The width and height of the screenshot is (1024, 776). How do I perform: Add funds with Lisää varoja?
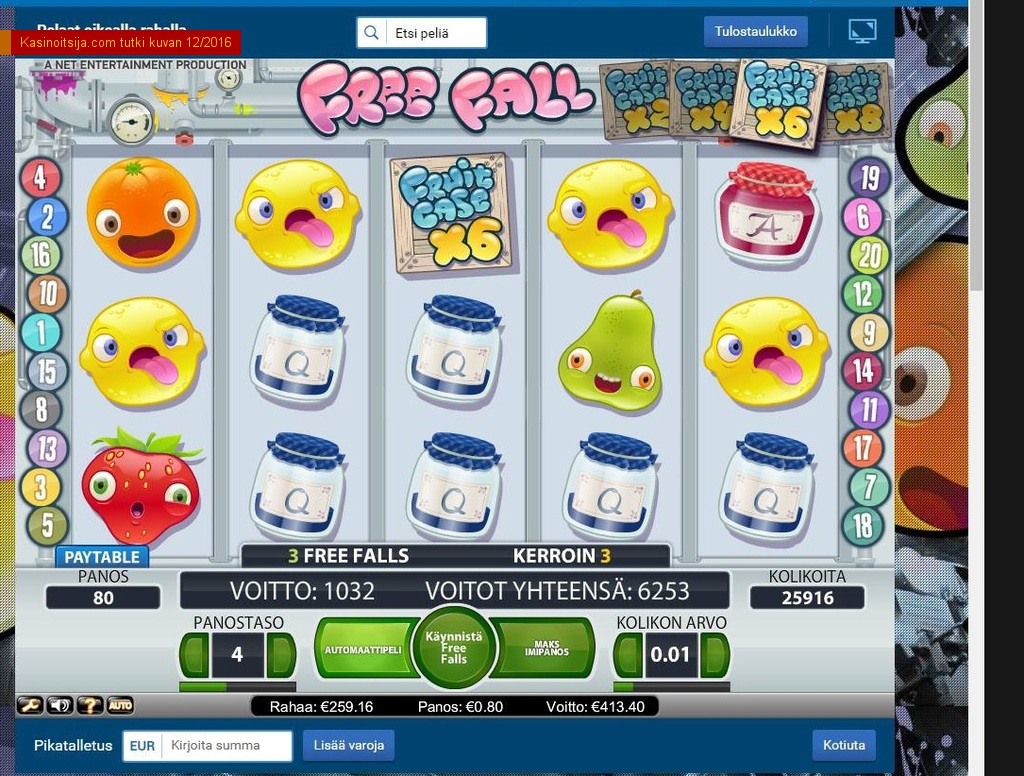point(348,746)
